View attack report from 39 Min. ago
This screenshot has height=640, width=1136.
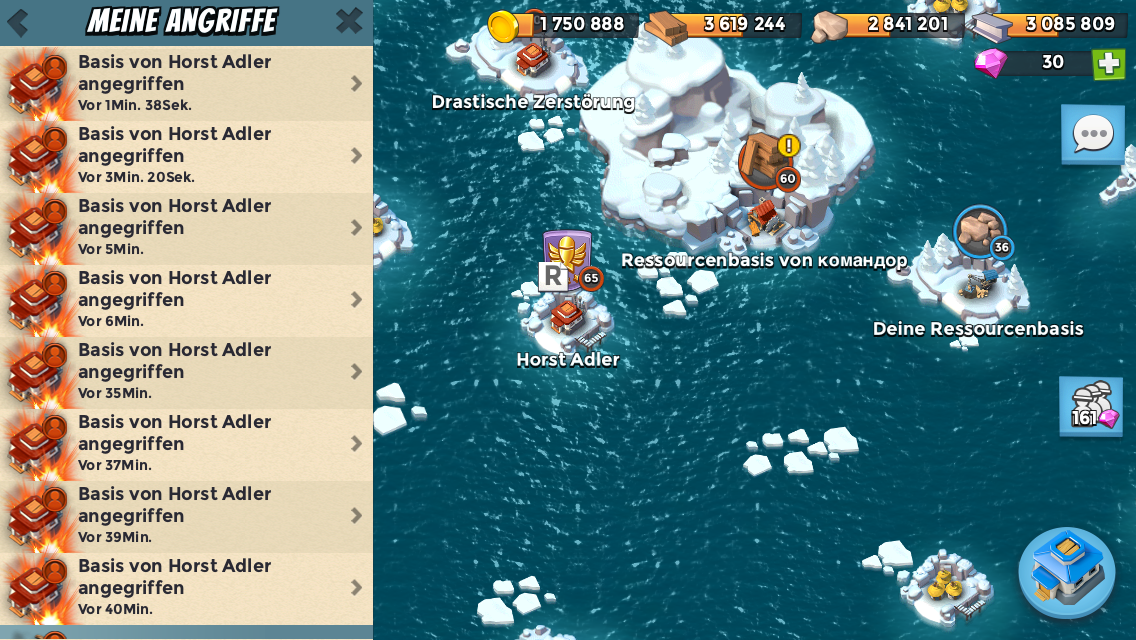(x=186, y=515)
